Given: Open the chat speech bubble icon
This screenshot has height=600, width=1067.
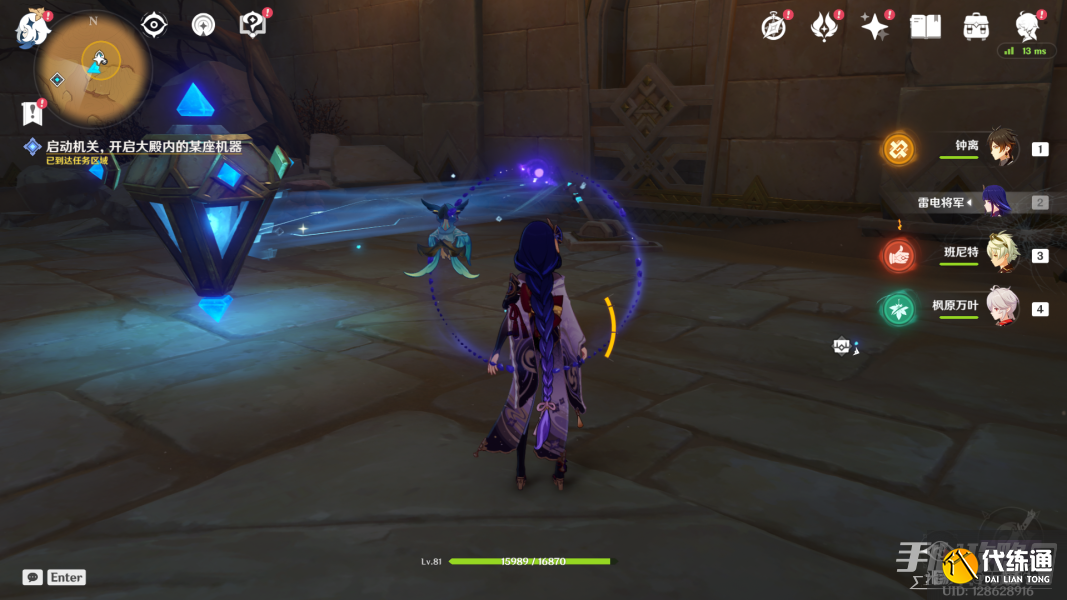Looking at the screenshot, I should coord(33,577).
